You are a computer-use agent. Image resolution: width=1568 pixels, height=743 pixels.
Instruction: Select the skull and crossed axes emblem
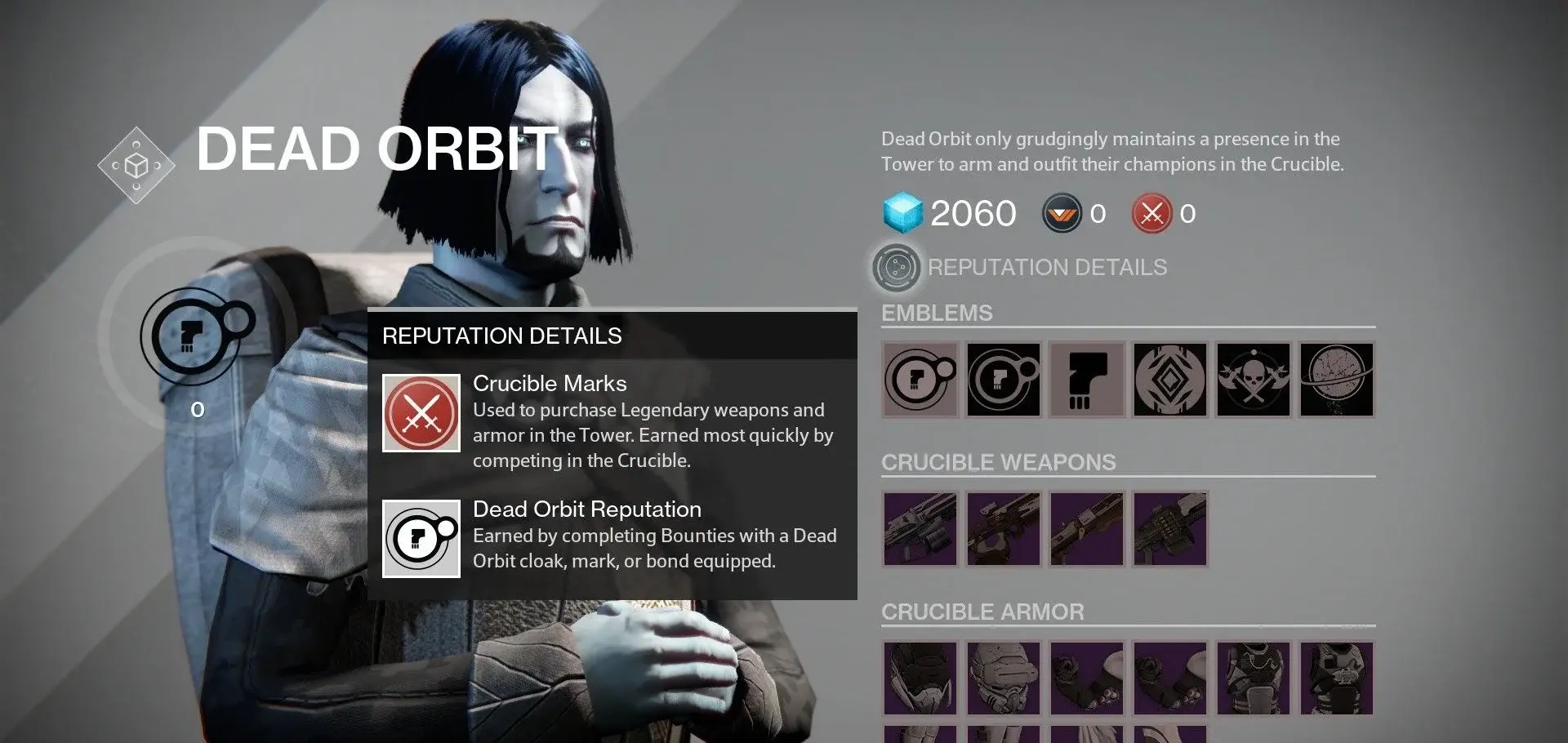(1254, 380)
